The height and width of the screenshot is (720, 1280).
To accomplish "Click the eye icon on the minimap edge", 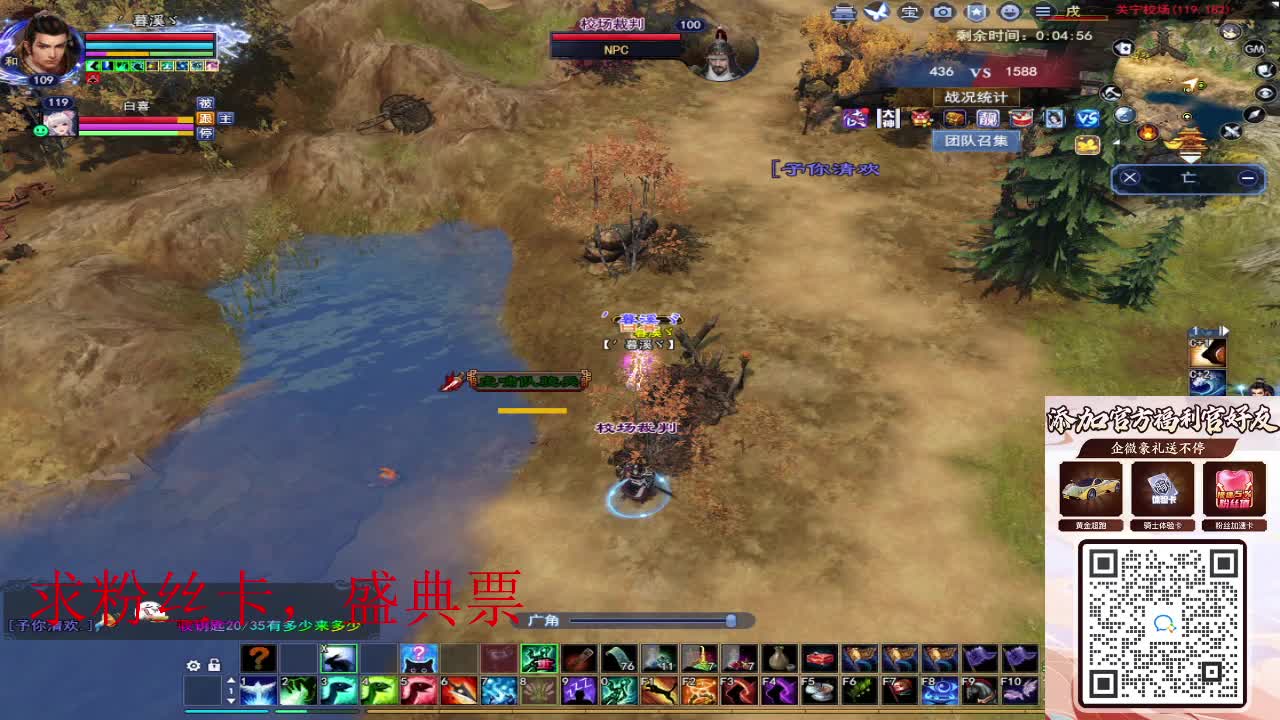I will 1264,93.
